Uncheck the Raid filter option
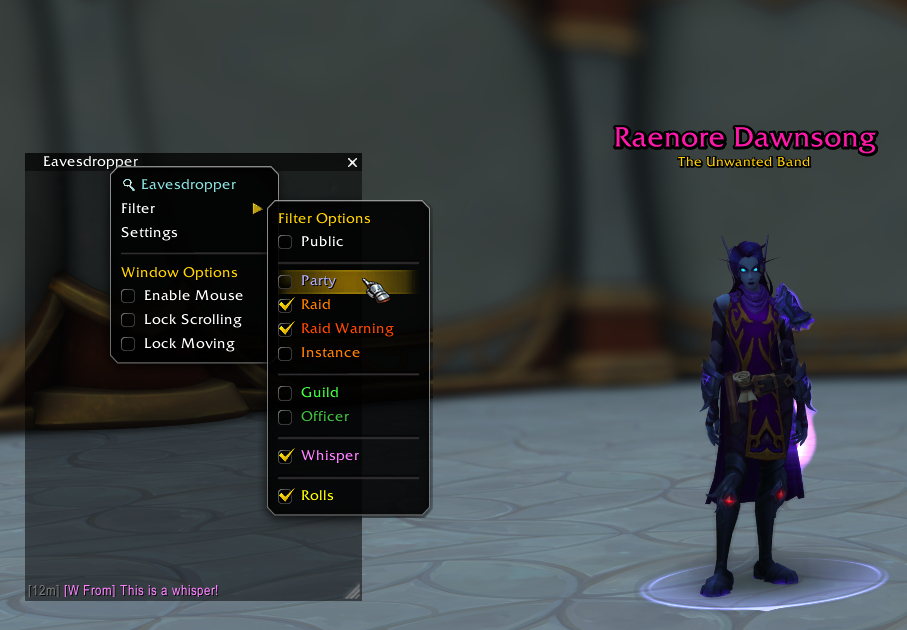The image size is (907, 630). click(x=286, y=305)
